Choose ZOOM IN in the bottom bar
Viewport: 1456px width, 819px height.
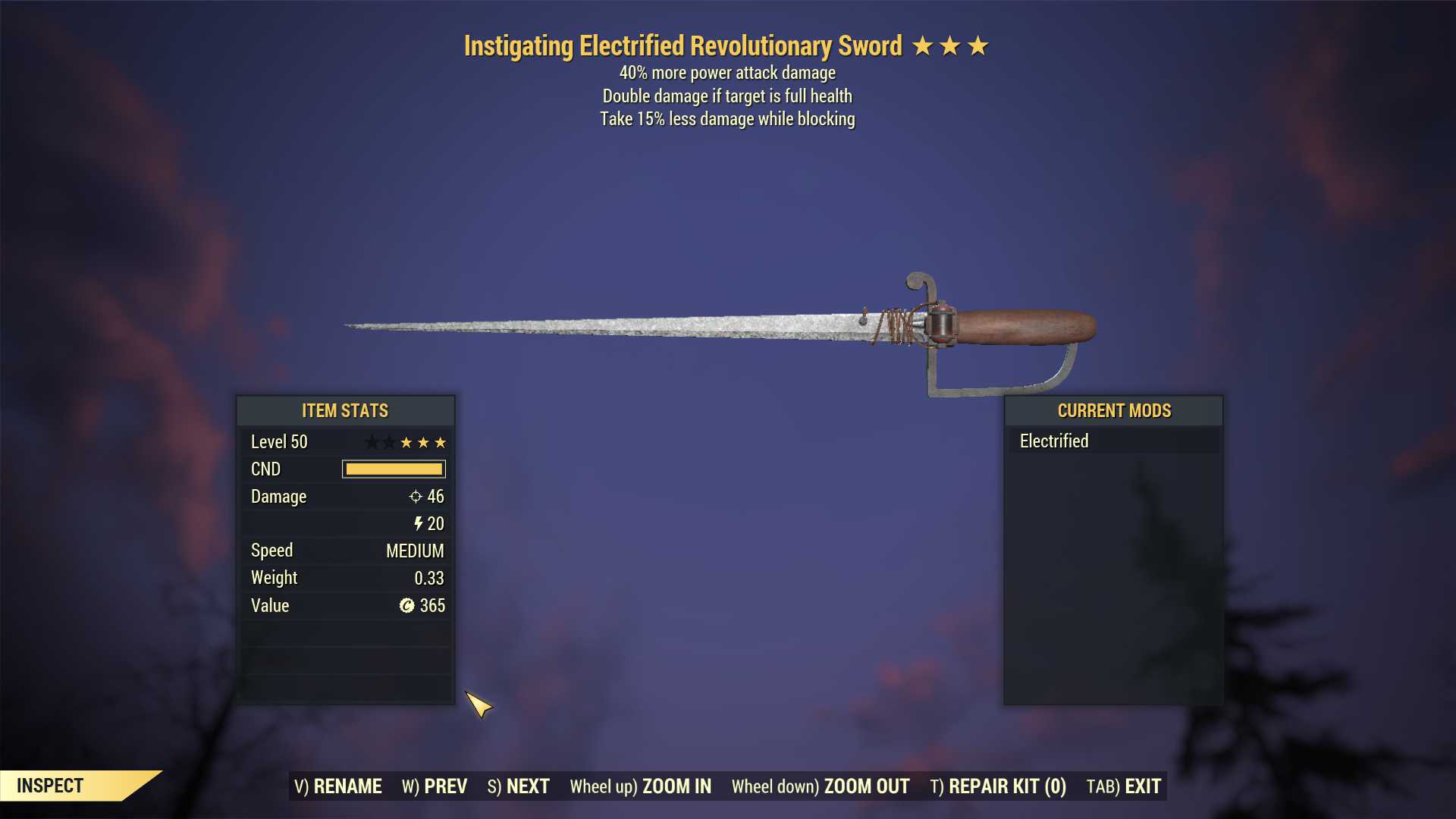point(640,786)
